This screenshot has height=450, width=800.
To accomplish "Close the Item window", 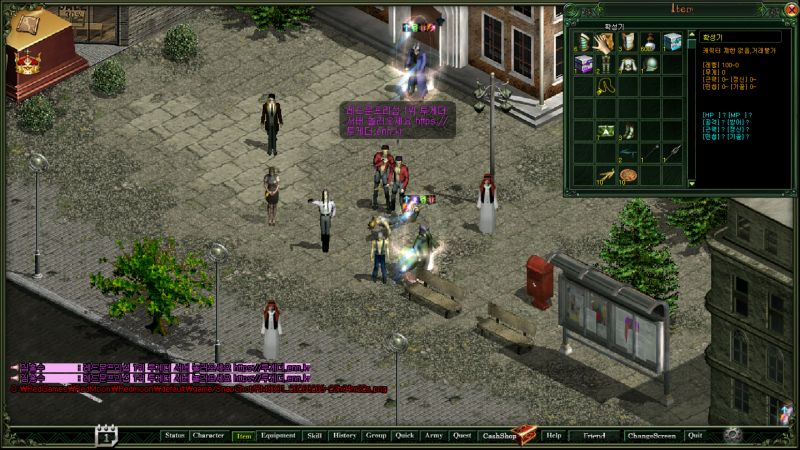I will (x=791, y=9).
